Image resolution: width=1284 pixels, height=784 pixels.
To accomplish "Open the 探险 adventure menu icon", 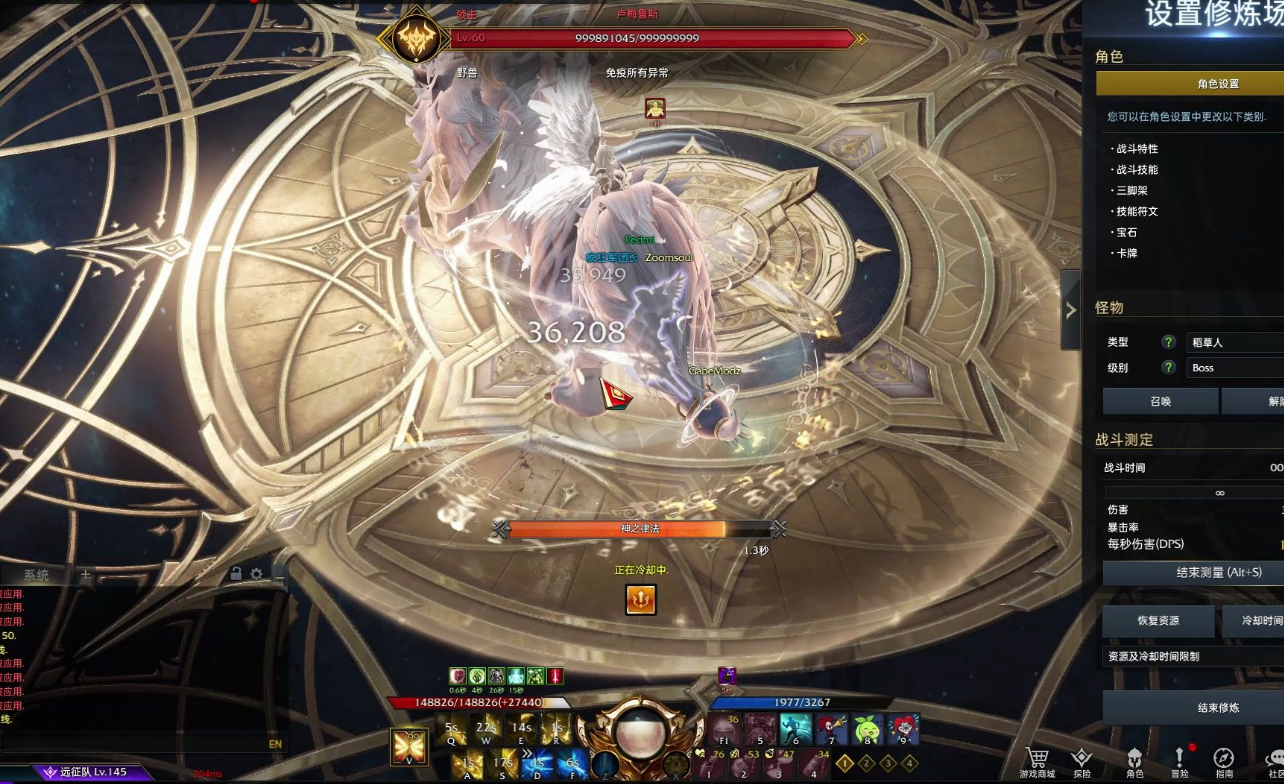I will click(x=1082, y=762).
